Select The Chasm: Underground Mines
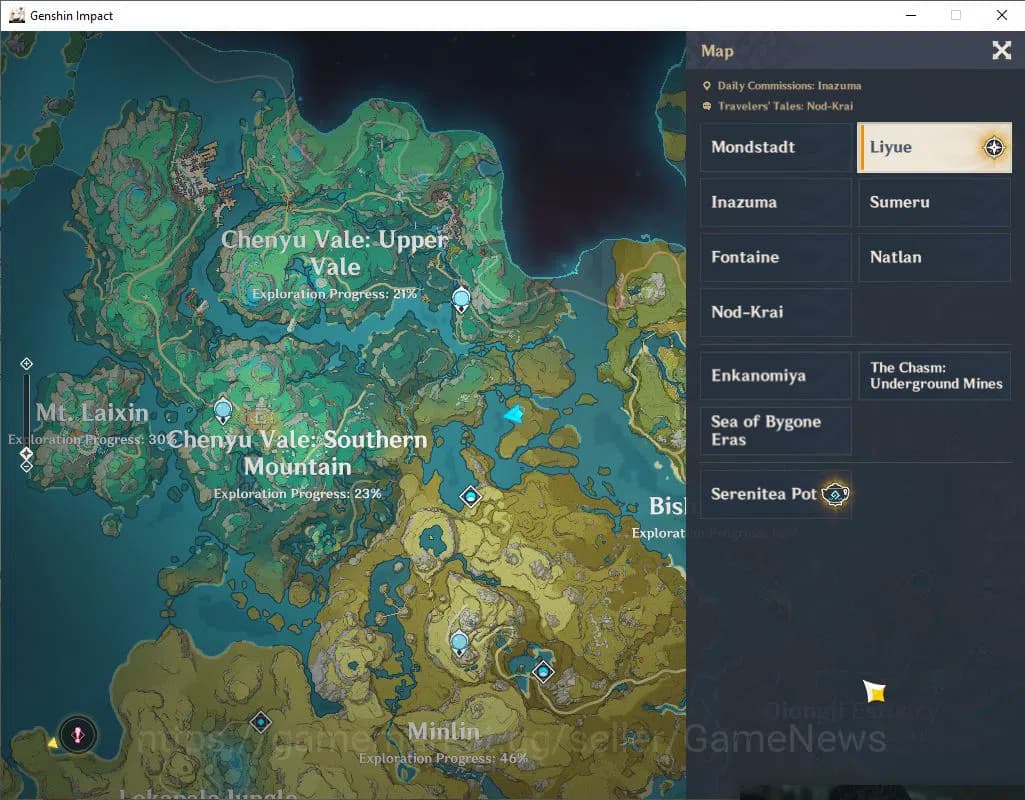 tap(934, 376)
